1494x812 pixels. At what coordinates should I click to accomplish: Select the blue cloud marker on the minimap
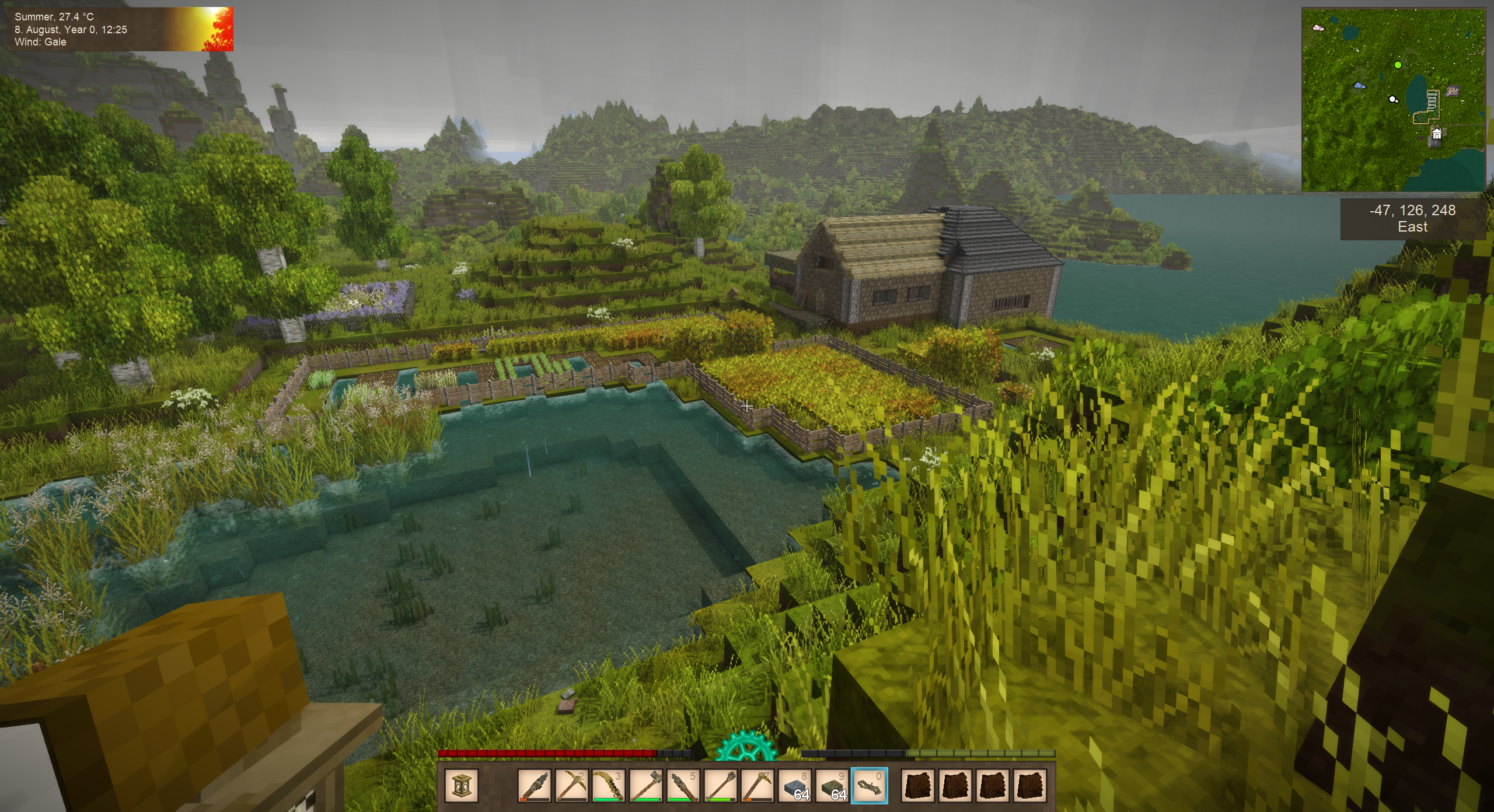tap(1360, 85)
